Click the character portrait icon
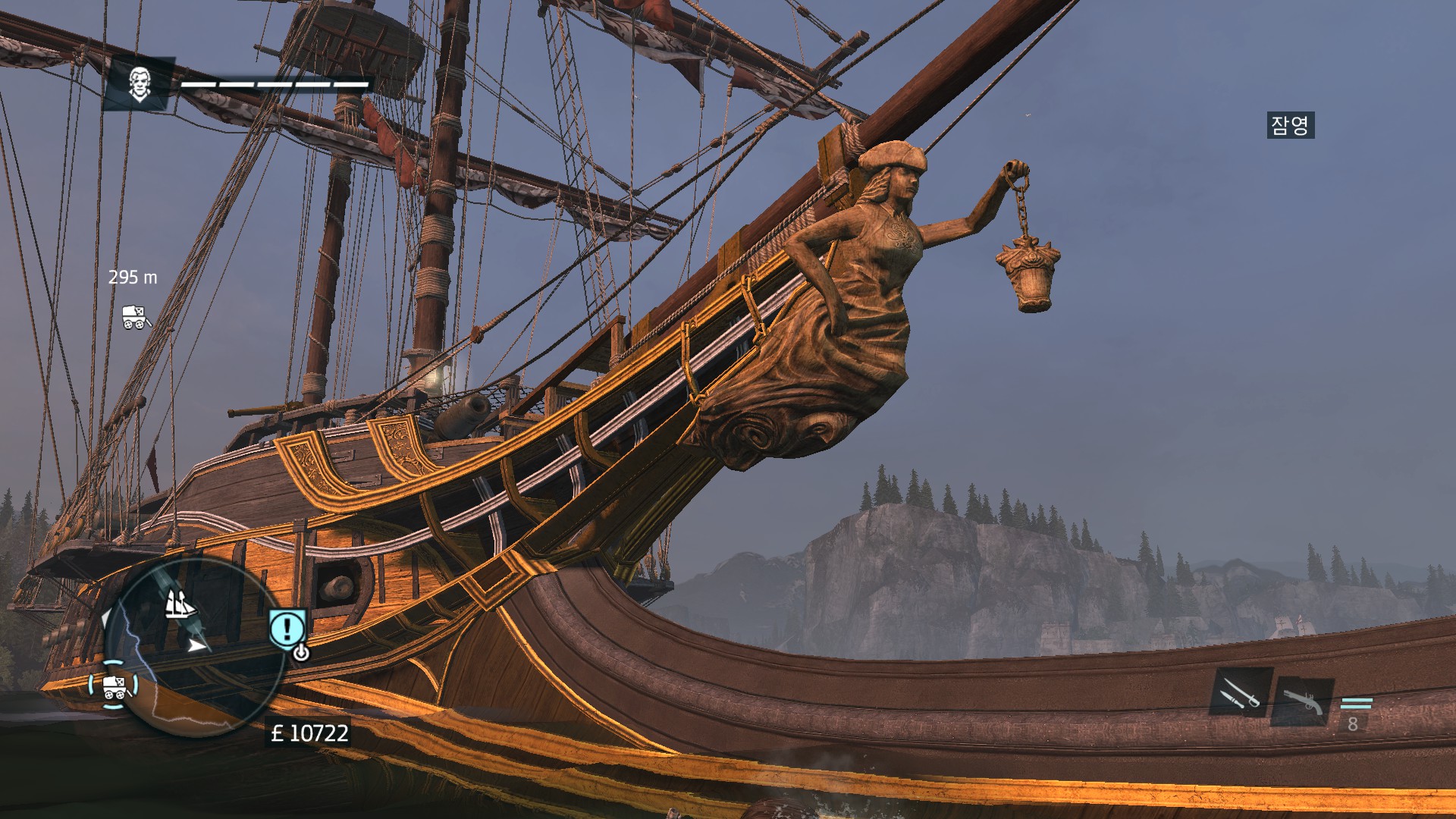 click(139, 83)
